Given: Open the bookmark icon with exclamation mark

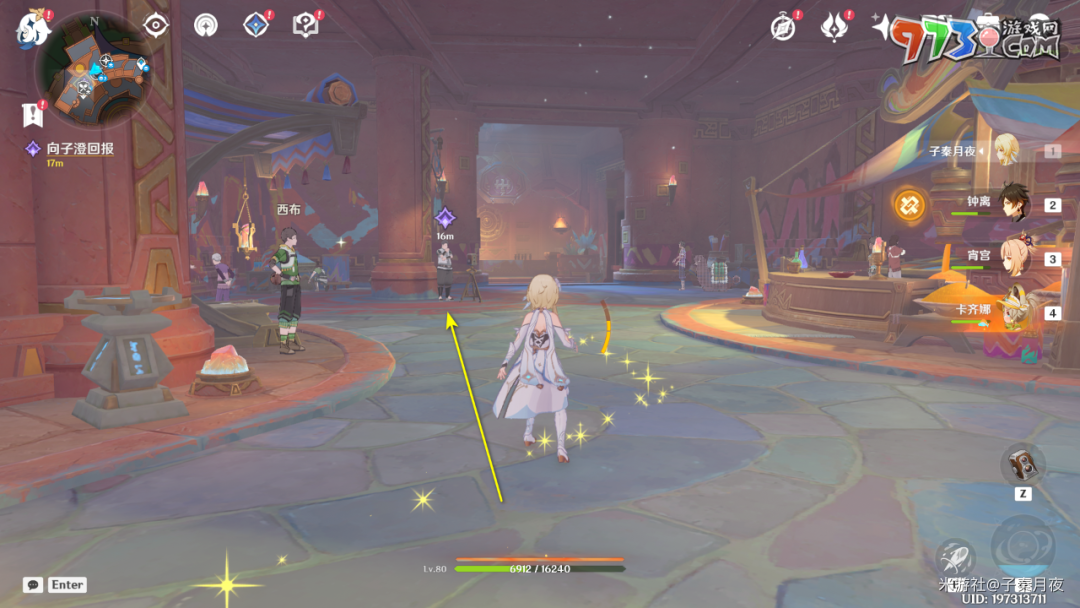Looking at the screenshot, I should click(31, 114).
